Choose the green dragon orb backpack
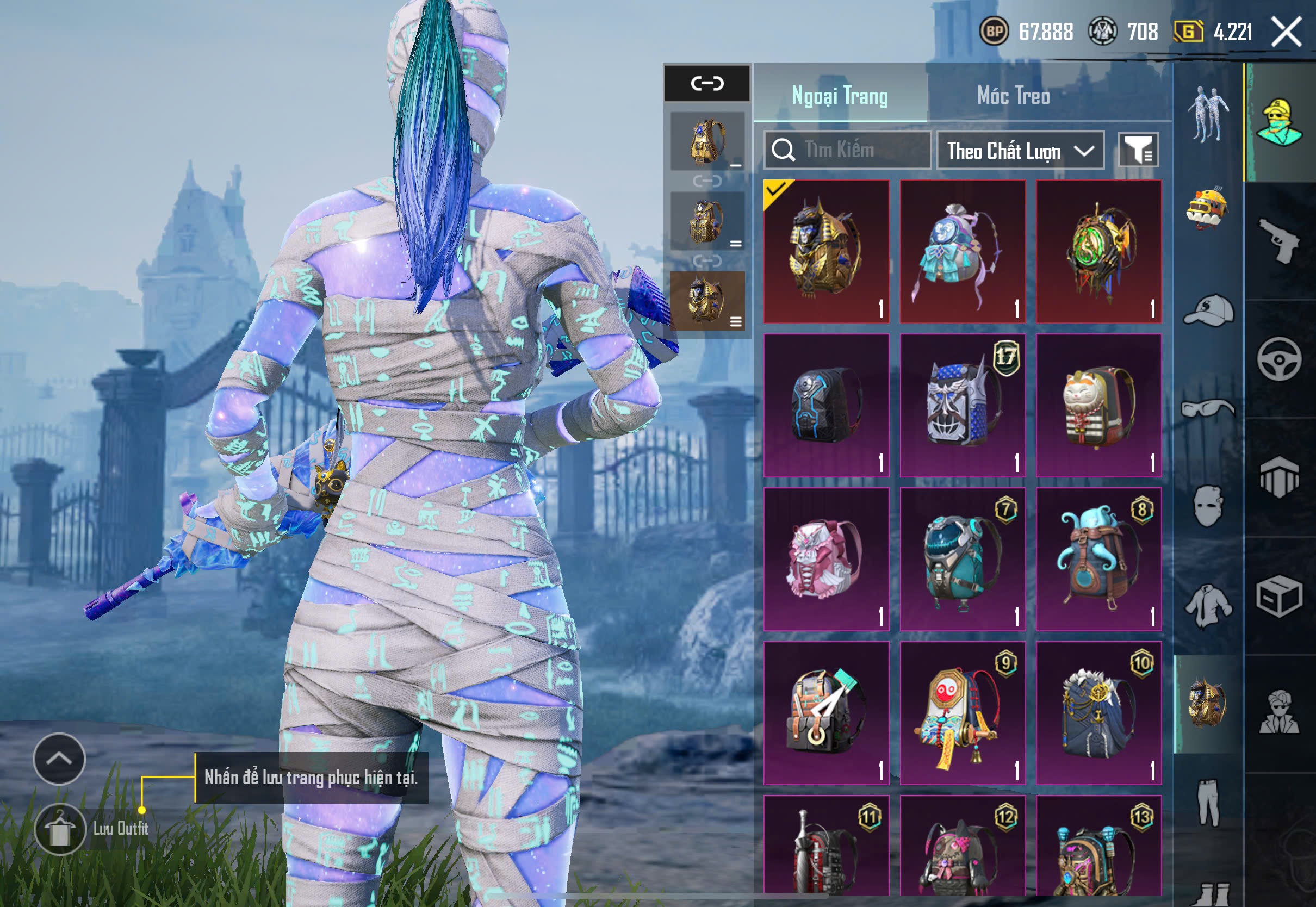The image size is (1316, 907). 1098,251
